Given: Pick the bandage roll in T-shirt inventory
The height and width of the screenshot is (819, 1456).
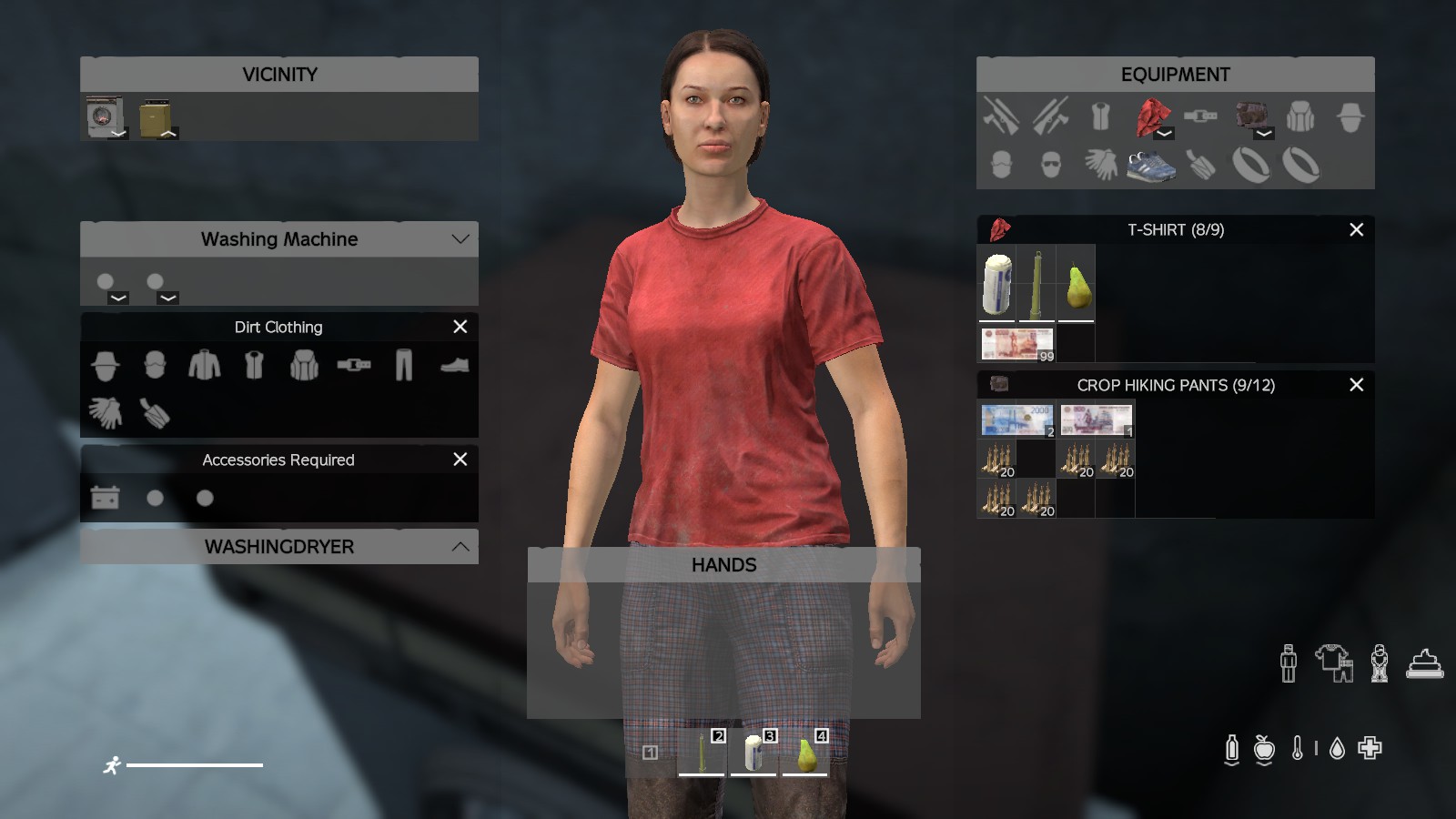Looking at the screenshot, I should [997, 282].
